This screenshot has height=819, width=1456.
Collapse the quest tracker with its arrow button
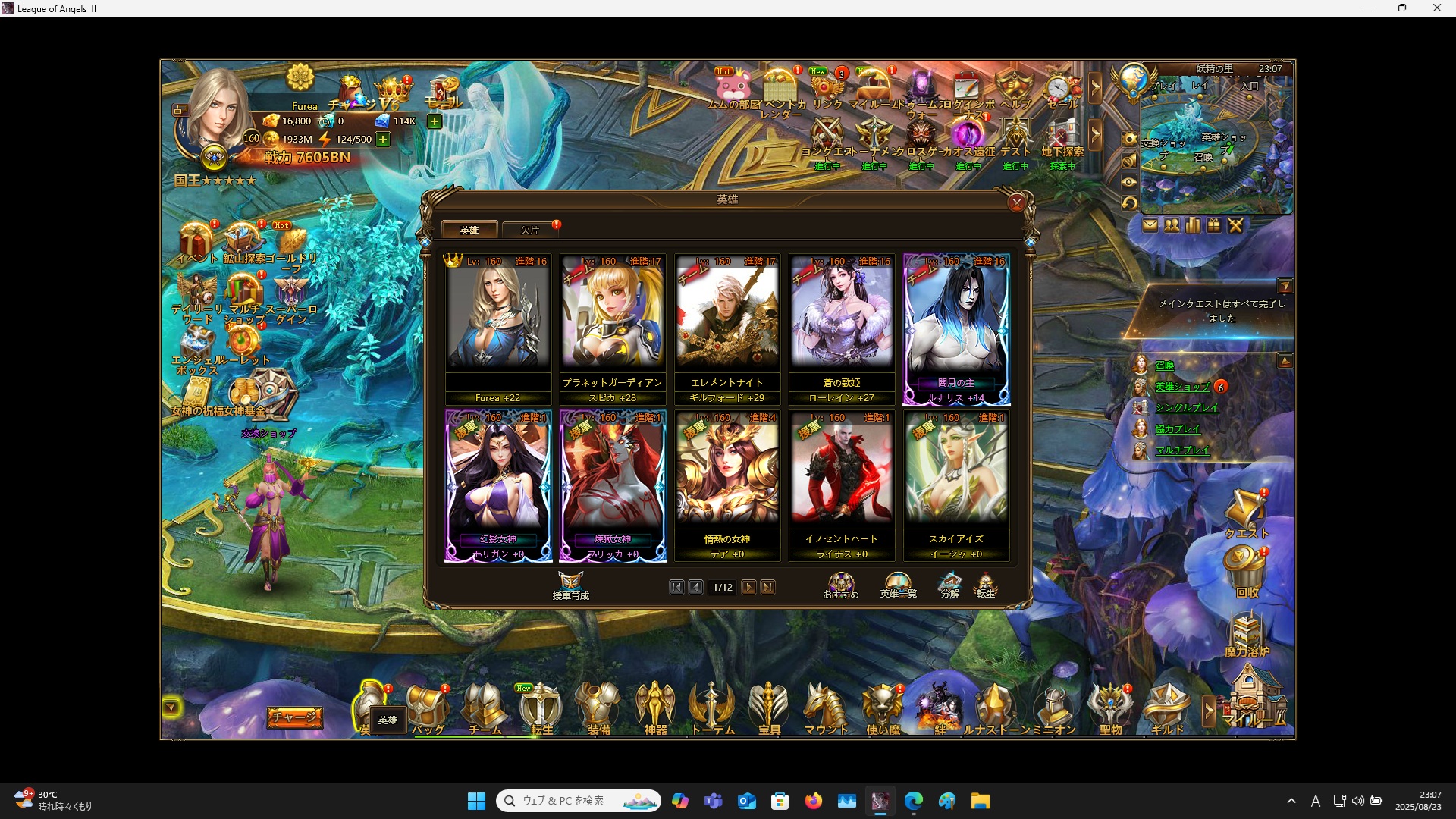click(x=1287, y=286)
